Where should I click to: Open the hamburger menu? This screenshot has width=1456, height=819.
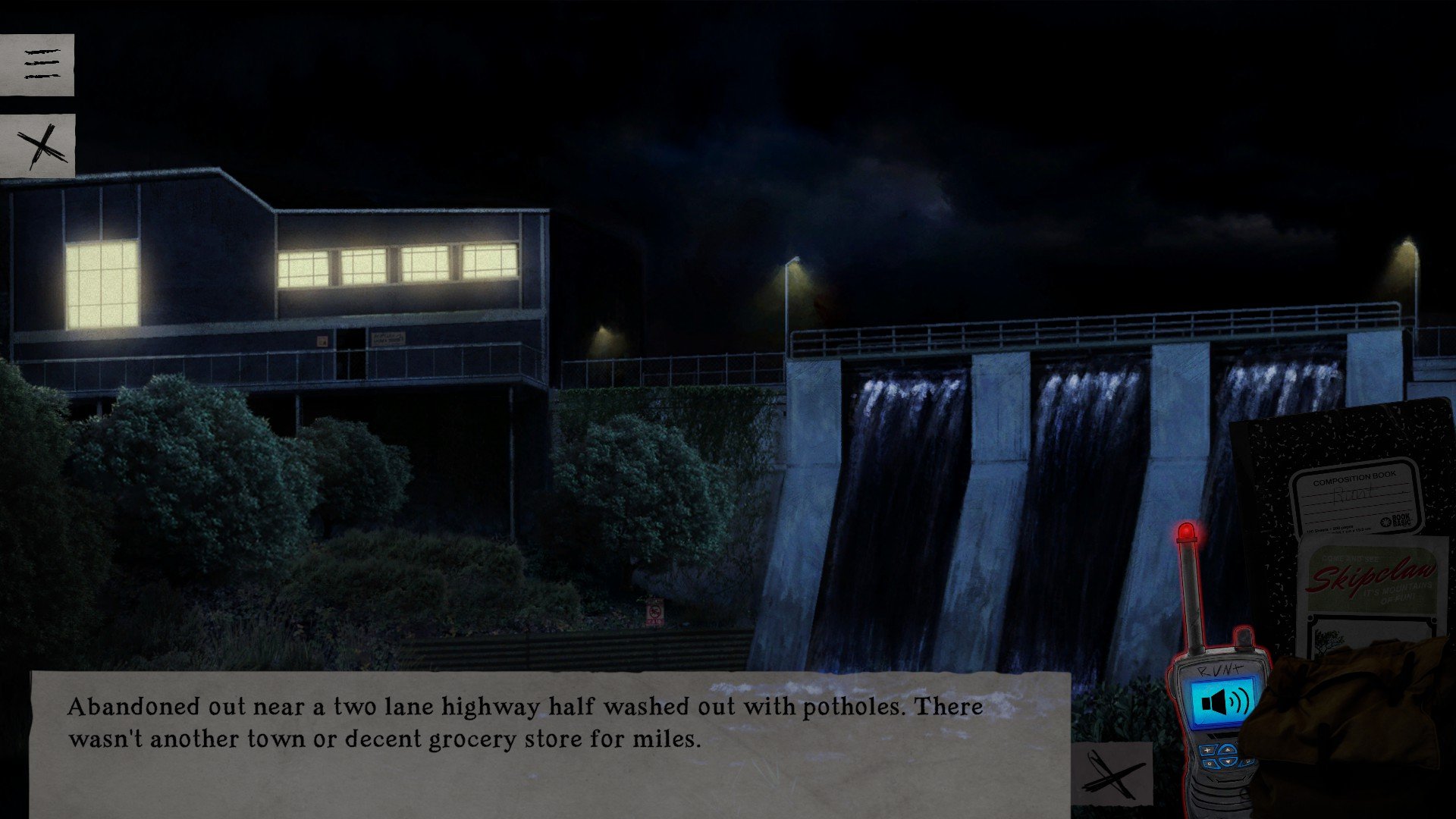tap(37, 64)
